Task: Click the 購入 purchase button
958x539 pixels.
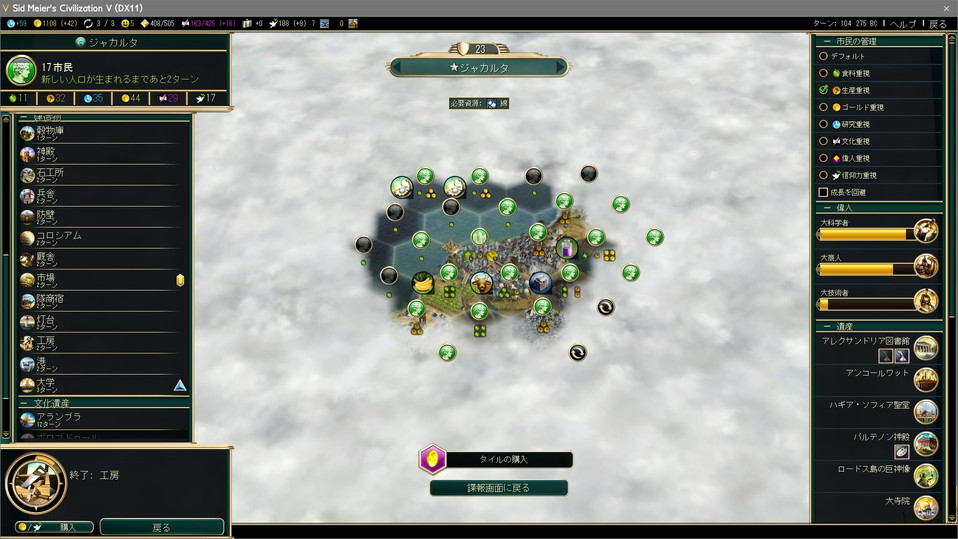Action: click(x=55, y=527)
